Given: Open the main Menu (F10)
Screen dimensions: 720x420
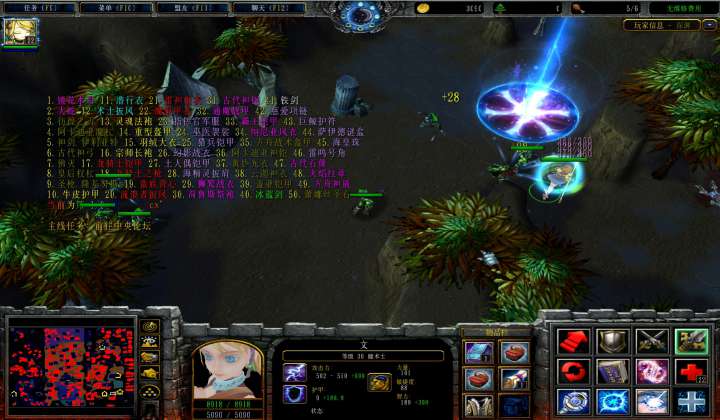Looking at the screenshot, I should click(100, 8).
